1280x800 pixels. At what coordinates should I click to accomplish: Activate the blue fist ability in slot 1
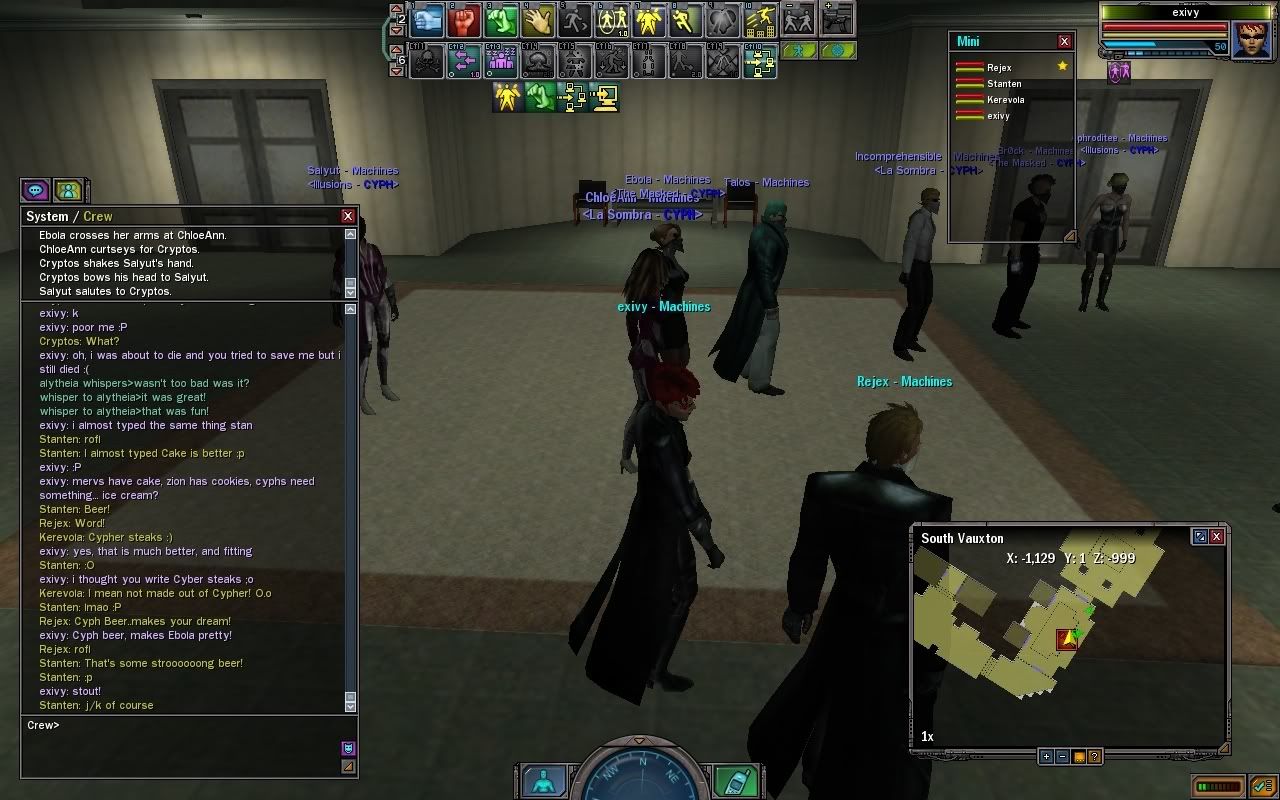pyautogui.click(x=428, y=19)
